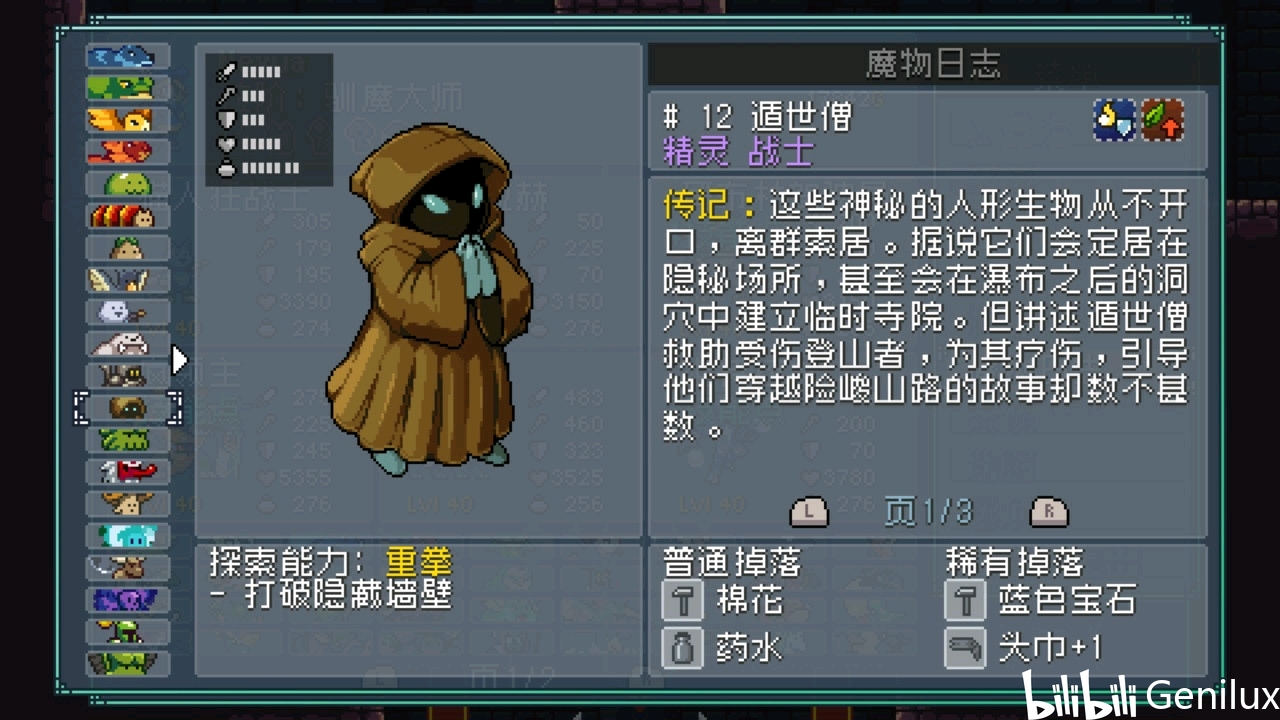The height and width of the screenshot is (720, 1280).
Task: Choose the orange eagle journal entry
Action: [x=127, y=120]
